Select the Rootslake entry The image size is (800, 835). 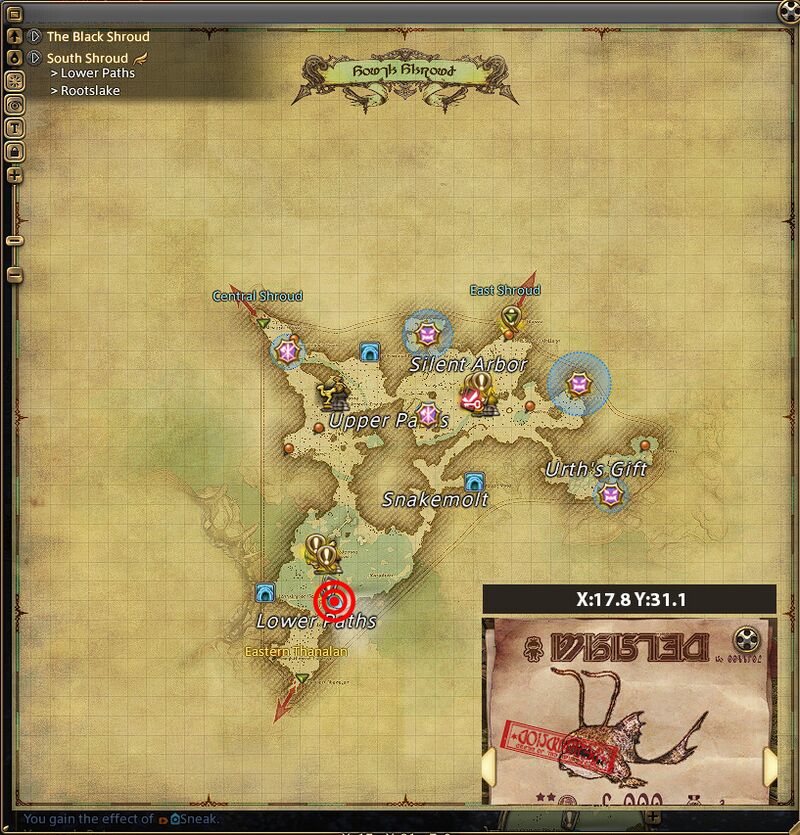pyautogui.click(x=90, y=91)
